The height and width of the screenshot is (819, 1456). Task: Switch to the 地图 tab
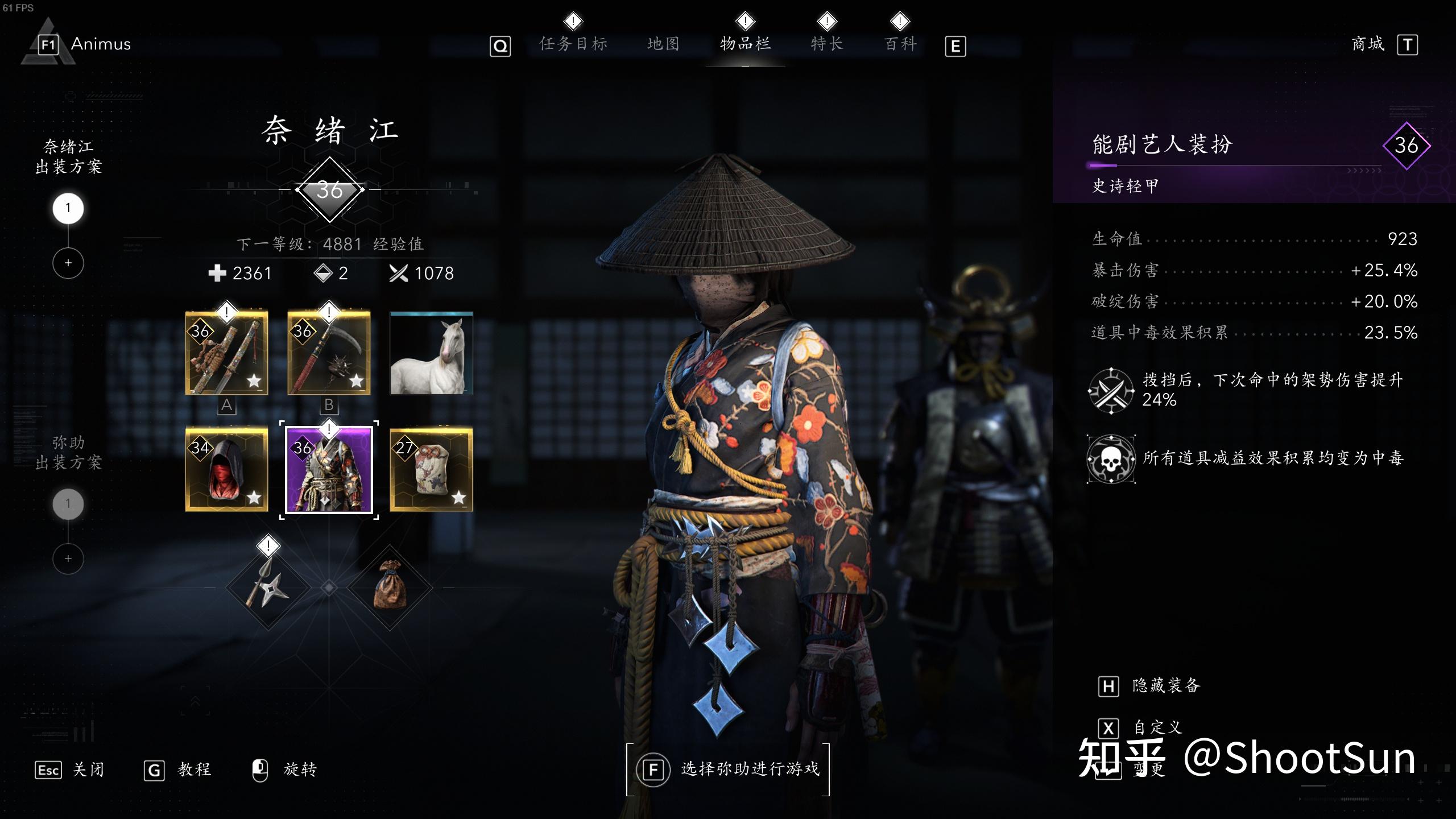pos(663,44)
